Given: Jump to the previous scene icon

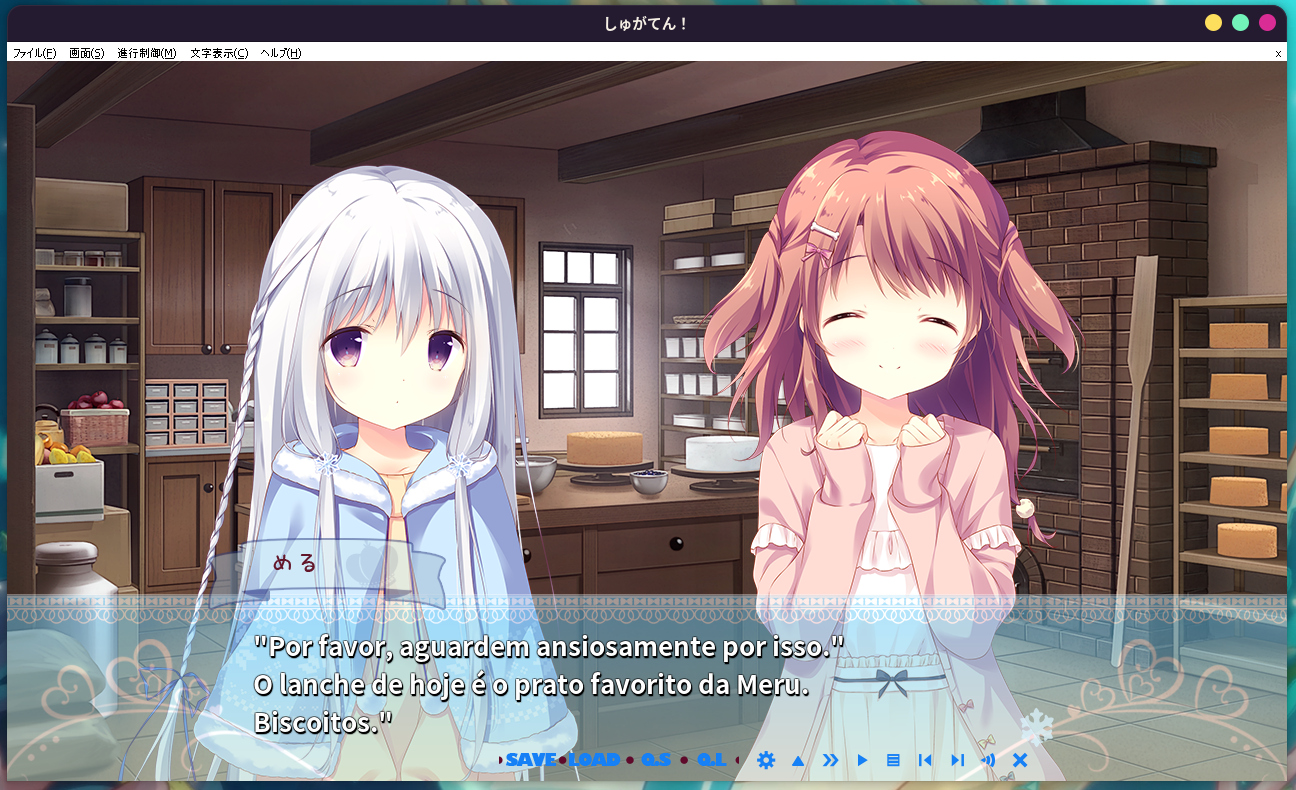Looking at the screenshot, I should pyautogui.click(x=925, y=760).
